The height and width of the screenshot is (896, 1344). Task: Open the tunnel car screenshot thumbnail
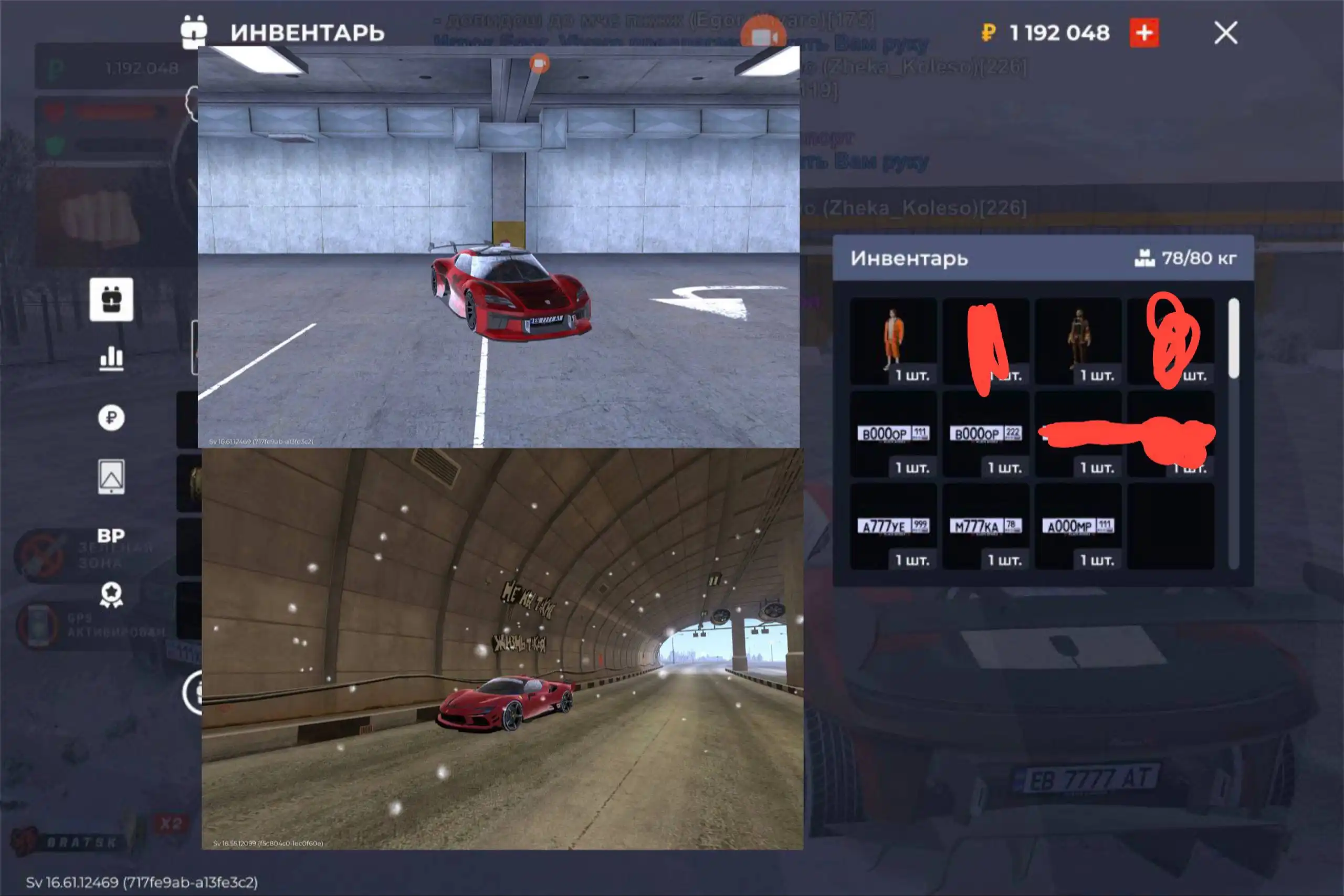(502, 649)
